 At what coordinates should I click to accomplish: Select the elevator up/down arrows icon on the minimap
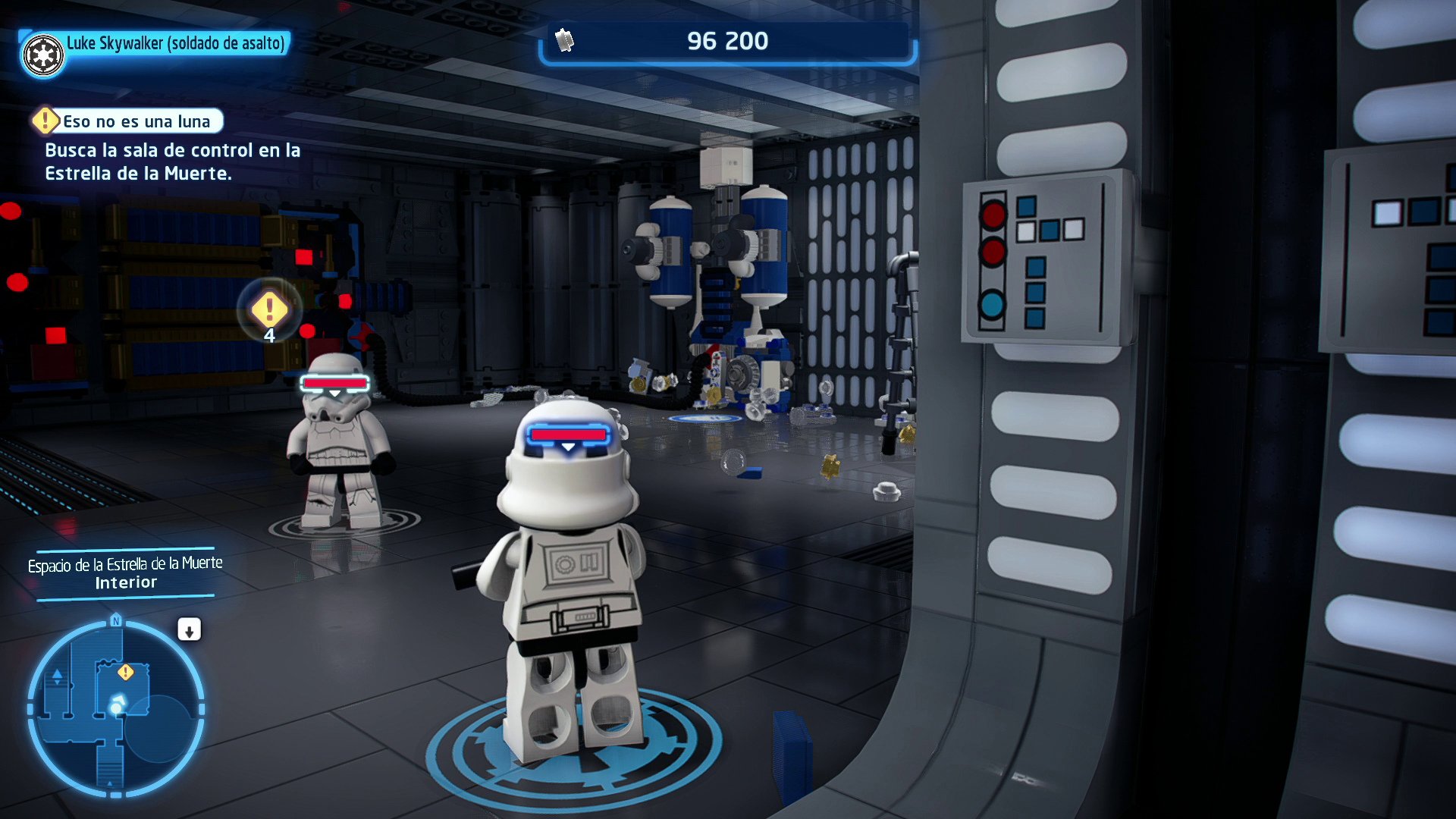57,676
